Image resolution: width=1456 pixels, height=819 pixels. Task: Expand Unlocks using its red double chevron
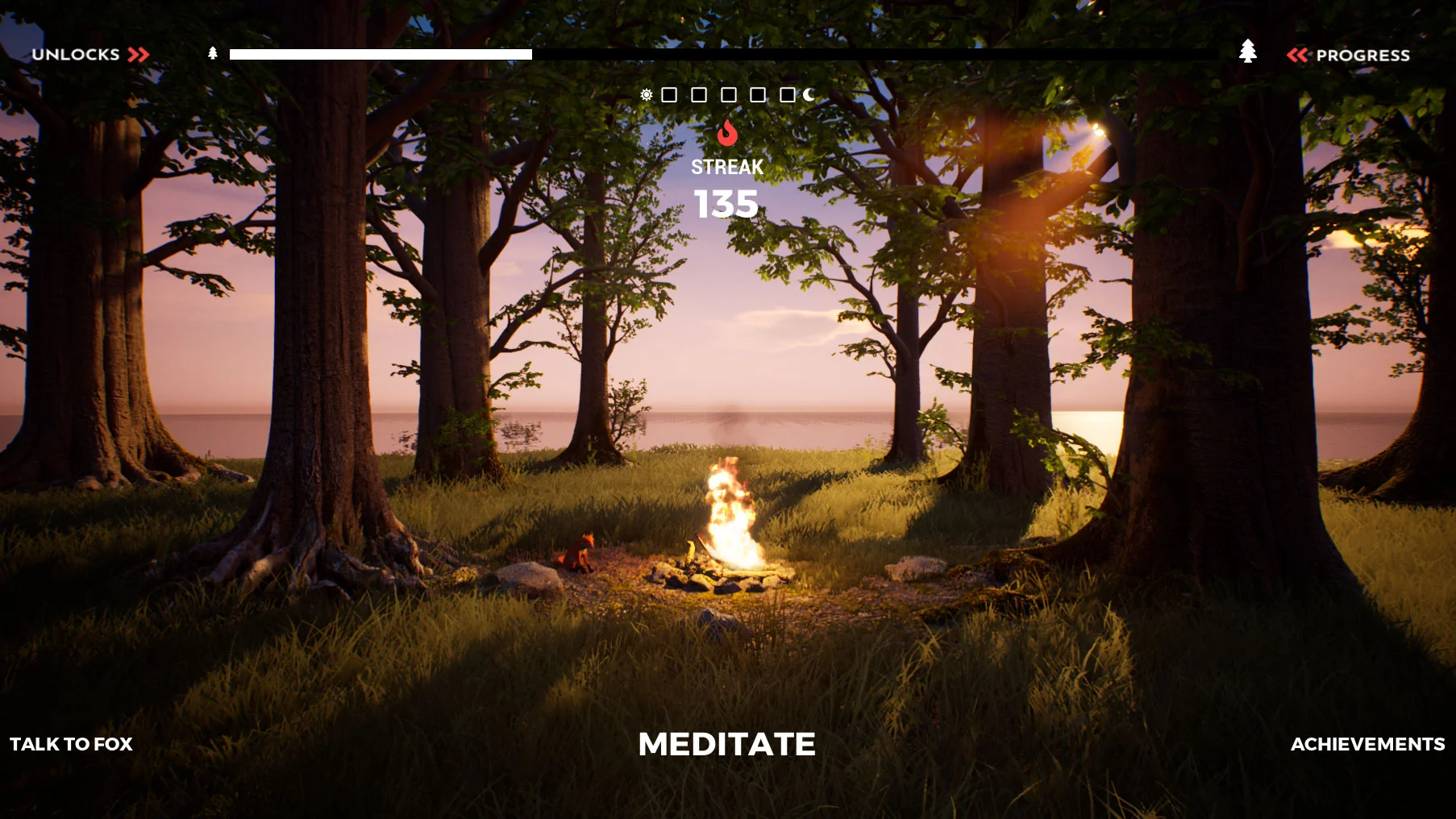(139, 55)
